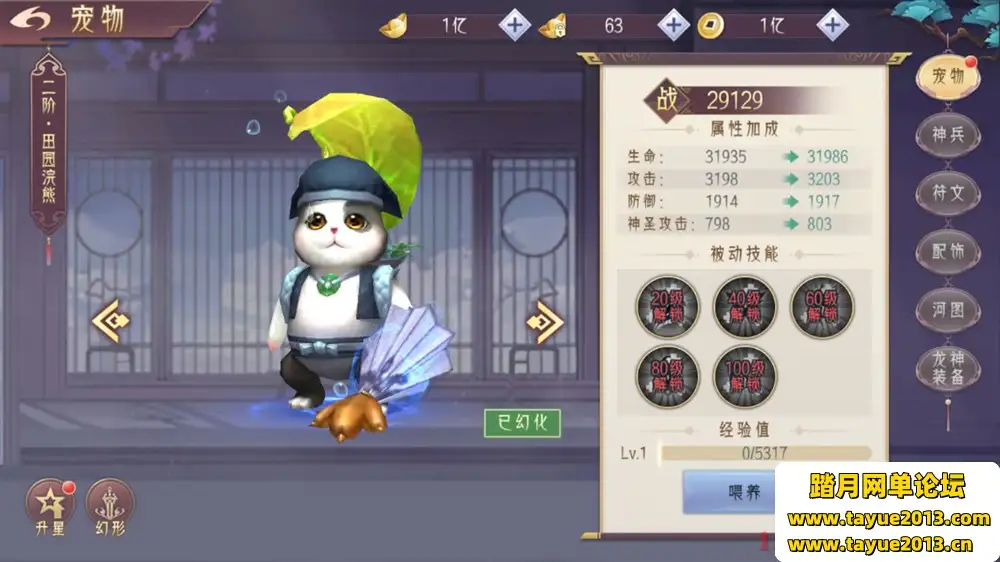Inspect the level 80 passive skill slot

coord(668,376)
